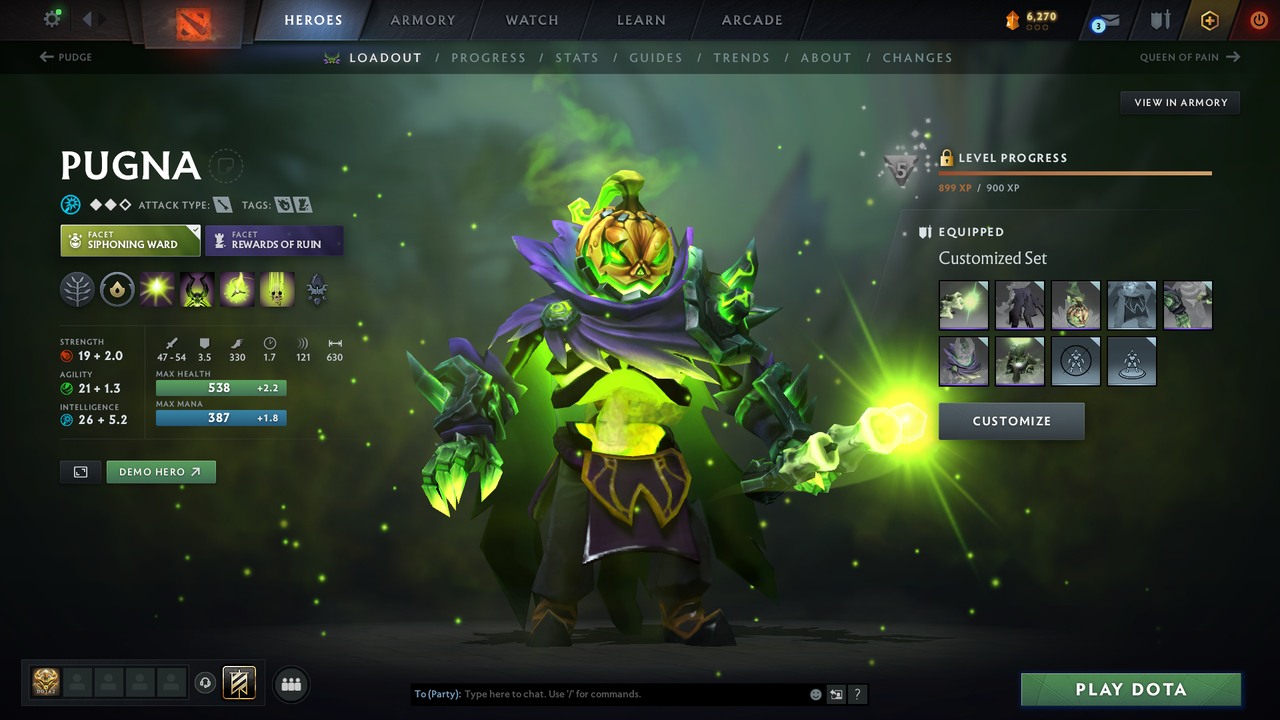
Task: Click the orange power button icon
Action: (x=1258, y=19)
